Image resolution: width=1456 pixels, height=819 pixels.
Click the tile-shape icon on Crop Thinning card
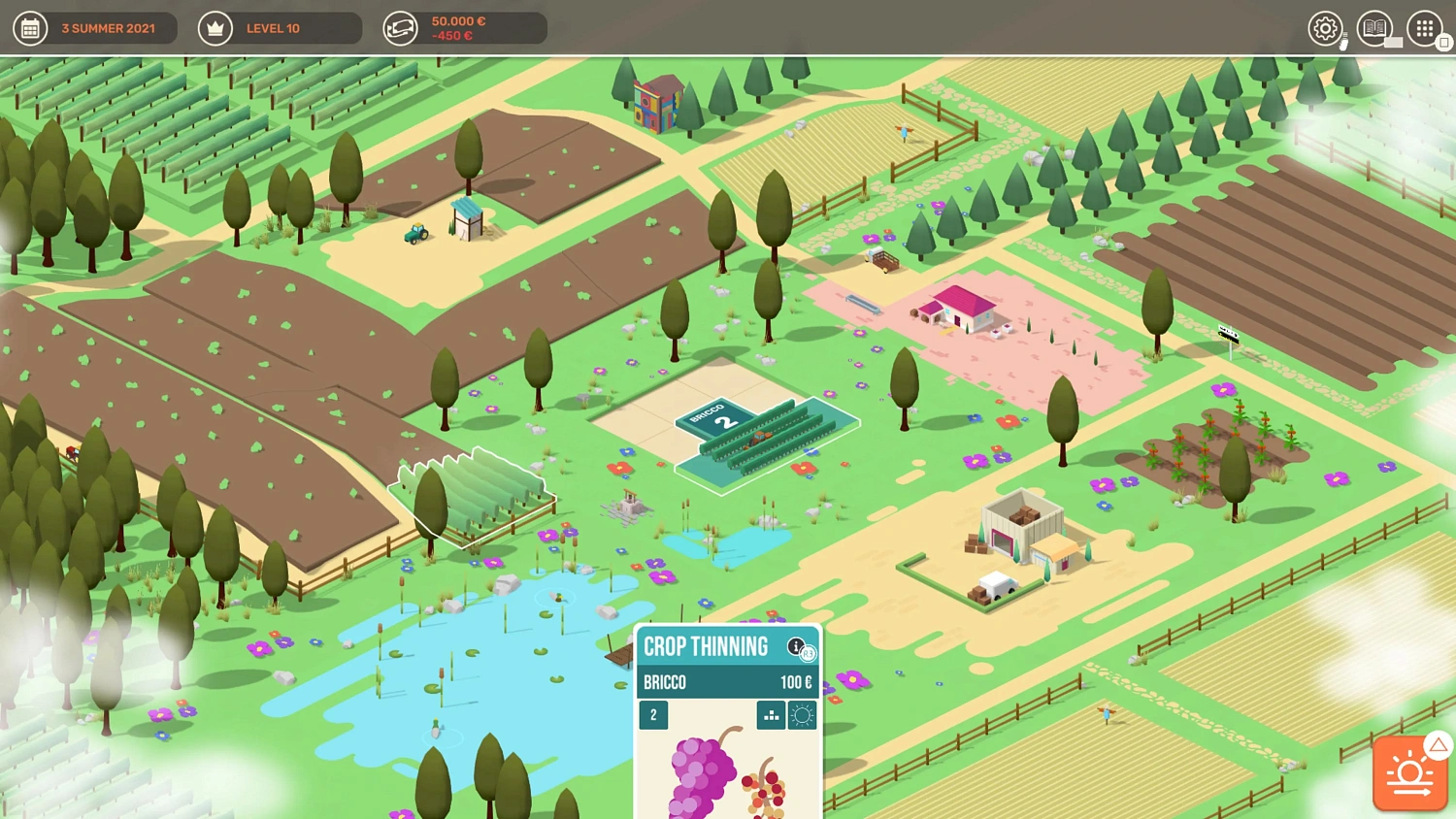770,714
